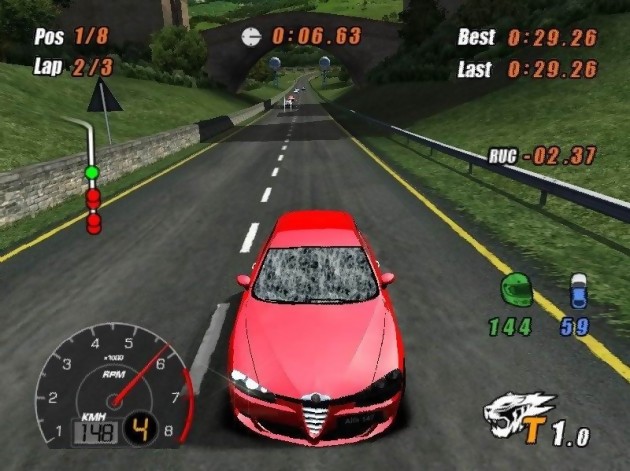
Task: Click the stopwatch icon beside the race timer
Action: [251, 36]
